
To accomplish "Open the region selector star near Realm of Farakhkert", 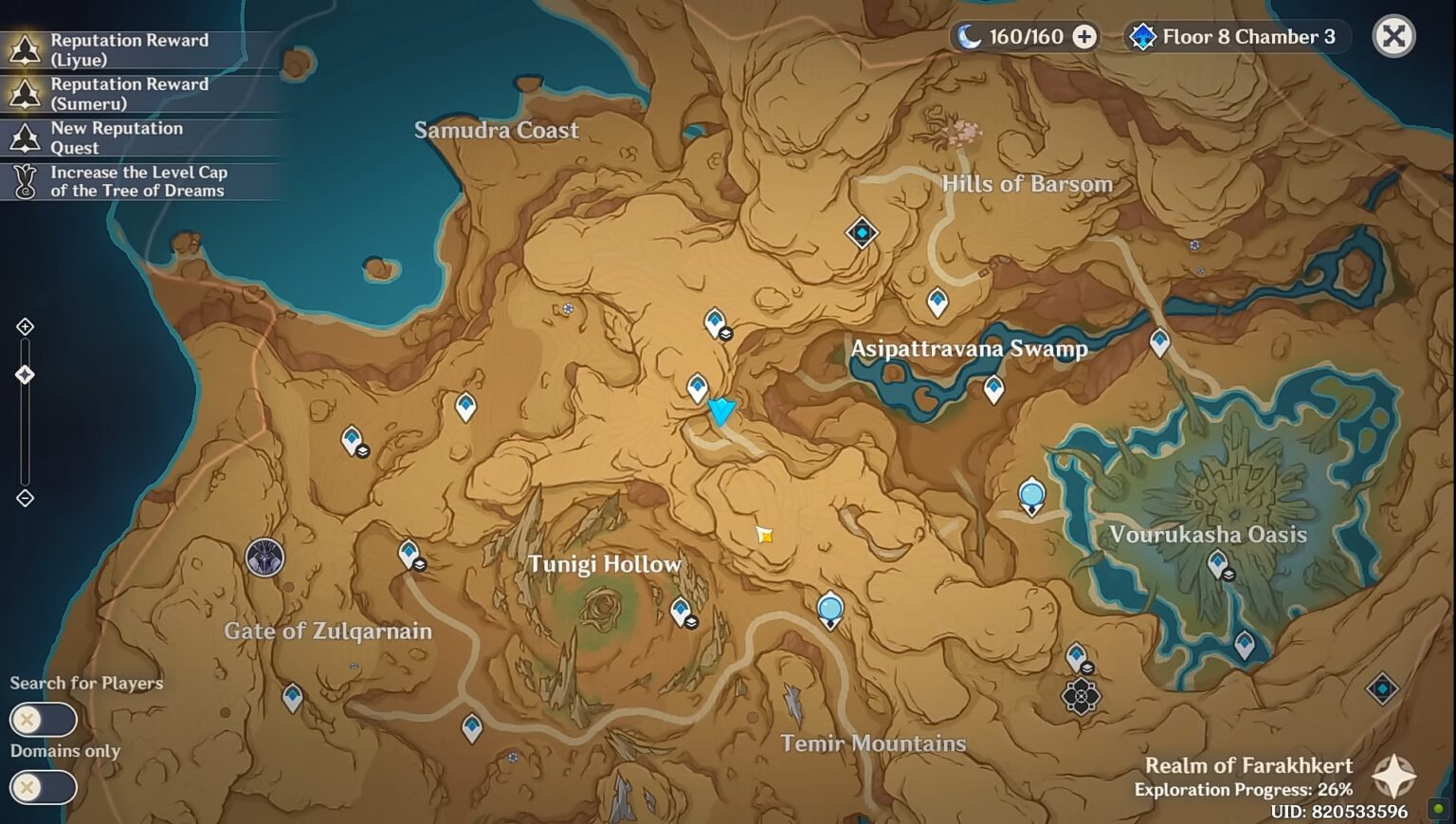I will [1394, 776].
